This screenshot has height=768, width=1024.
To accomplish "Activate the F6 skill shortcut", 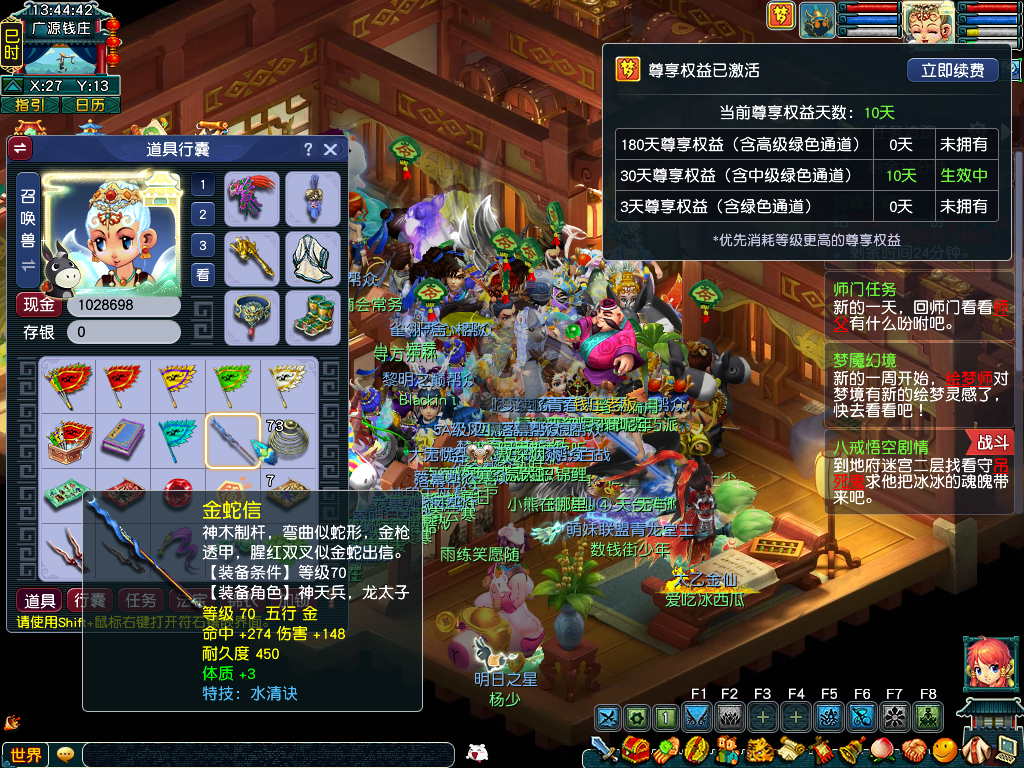I will click(862, 717).
